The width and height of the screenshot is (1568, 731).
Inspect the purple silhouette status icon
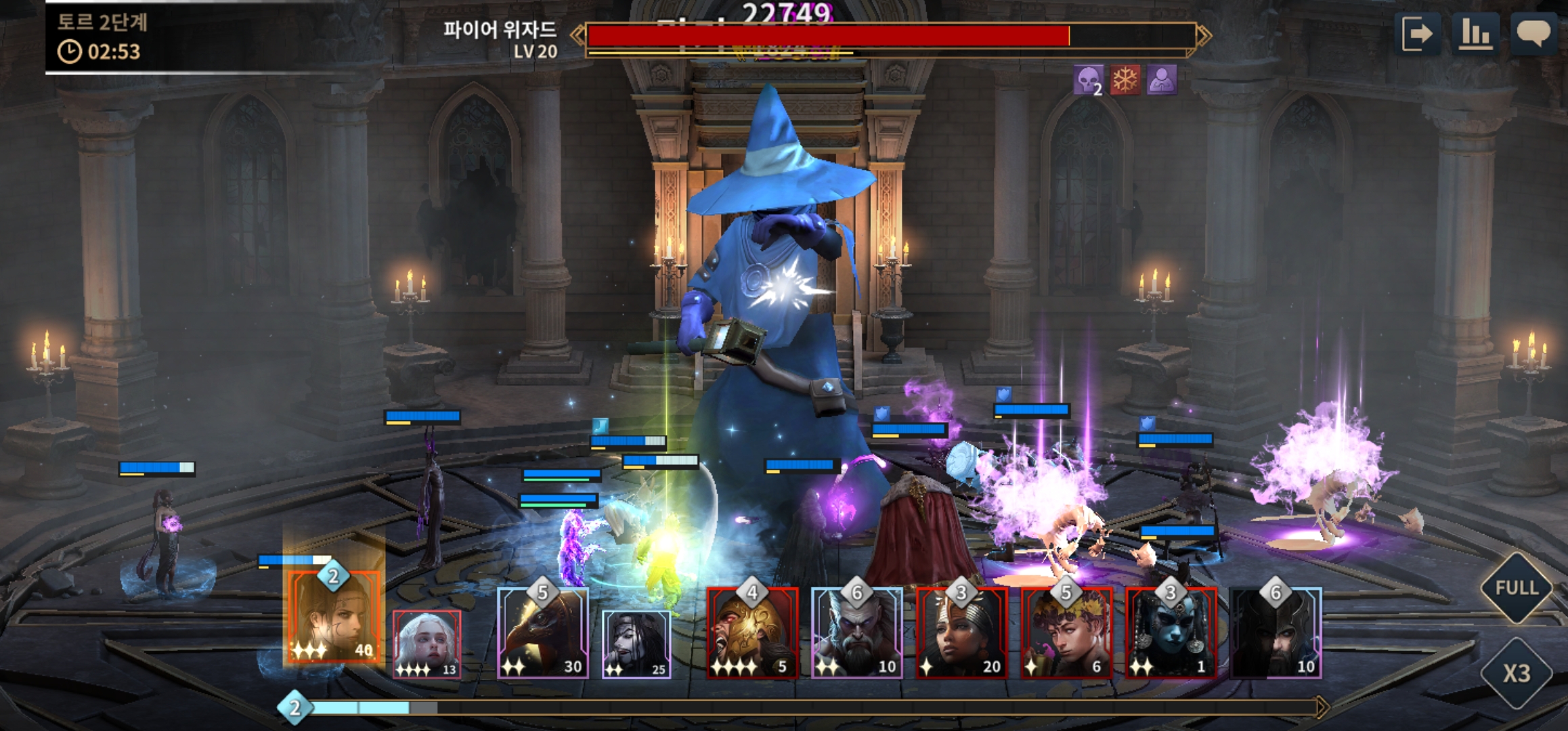[1162, 81]
